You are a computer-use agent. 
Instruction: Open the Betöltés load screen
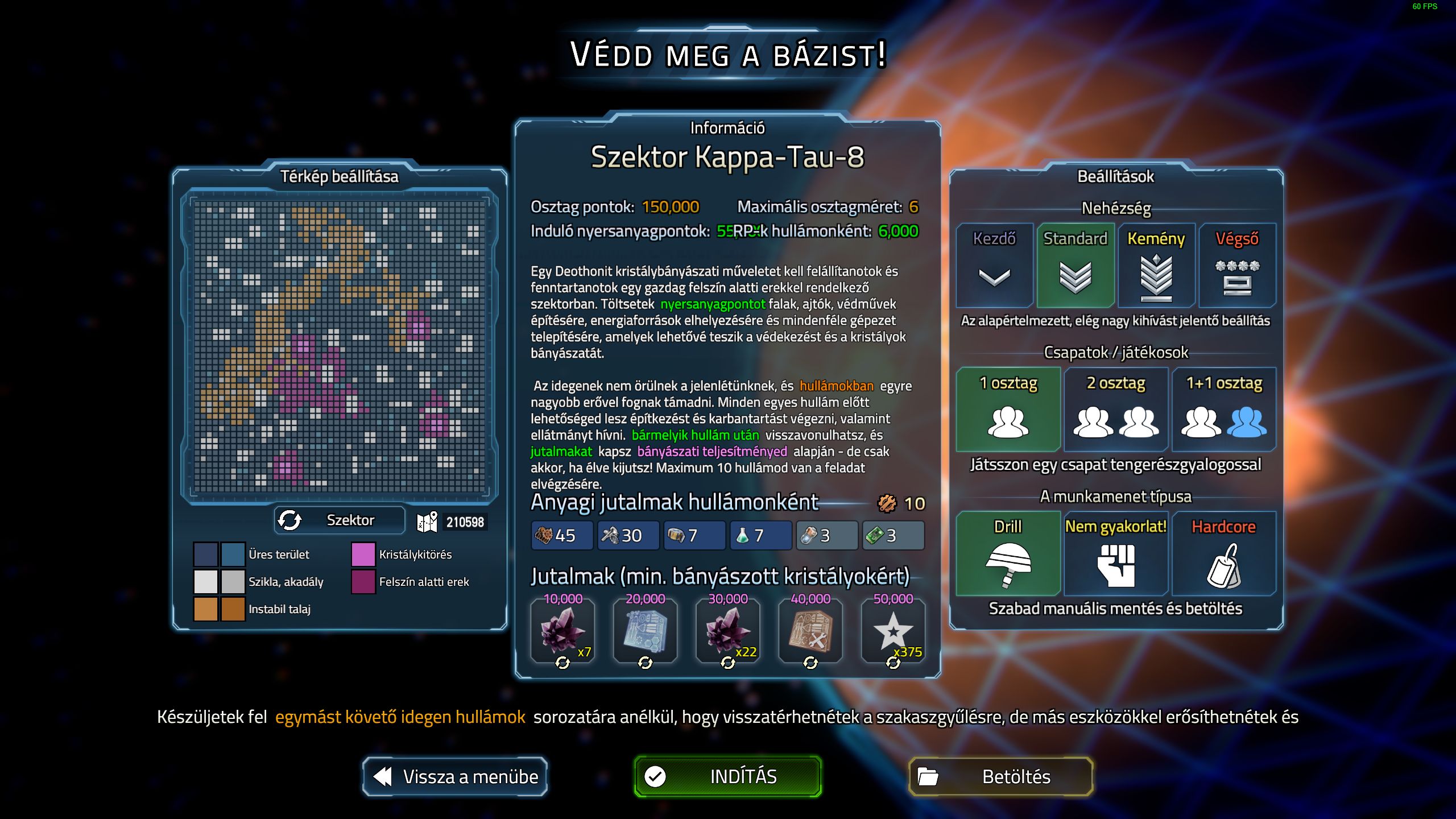(1000, 776)
